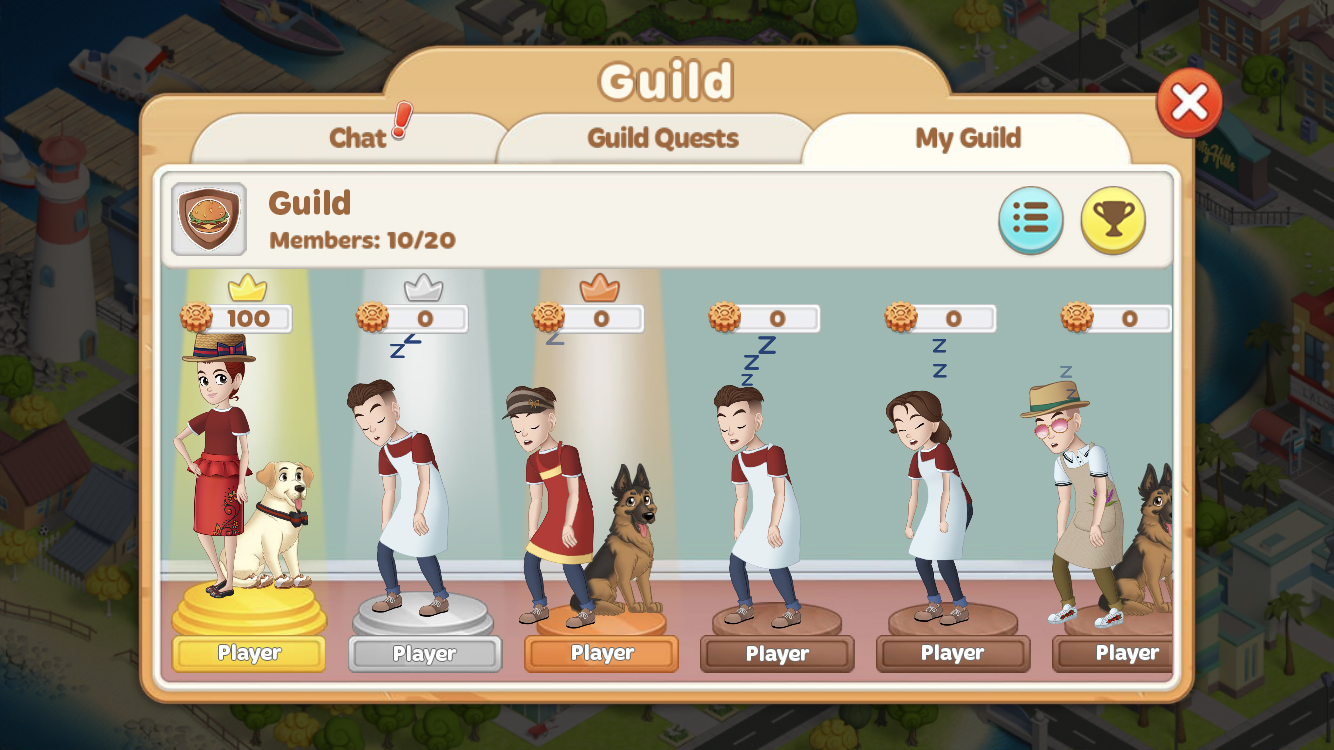This screenshot has height=750, width=1334.
Task: Choose the silver-podium Player nameplate
Action: tap(425, 654)
